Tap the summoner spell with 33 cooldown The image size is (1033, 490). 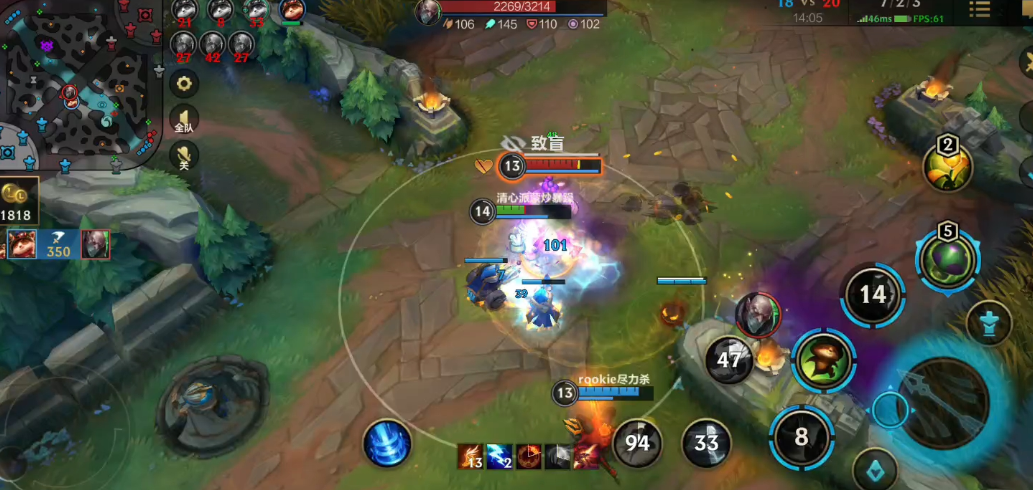click(x=706, y=442)
